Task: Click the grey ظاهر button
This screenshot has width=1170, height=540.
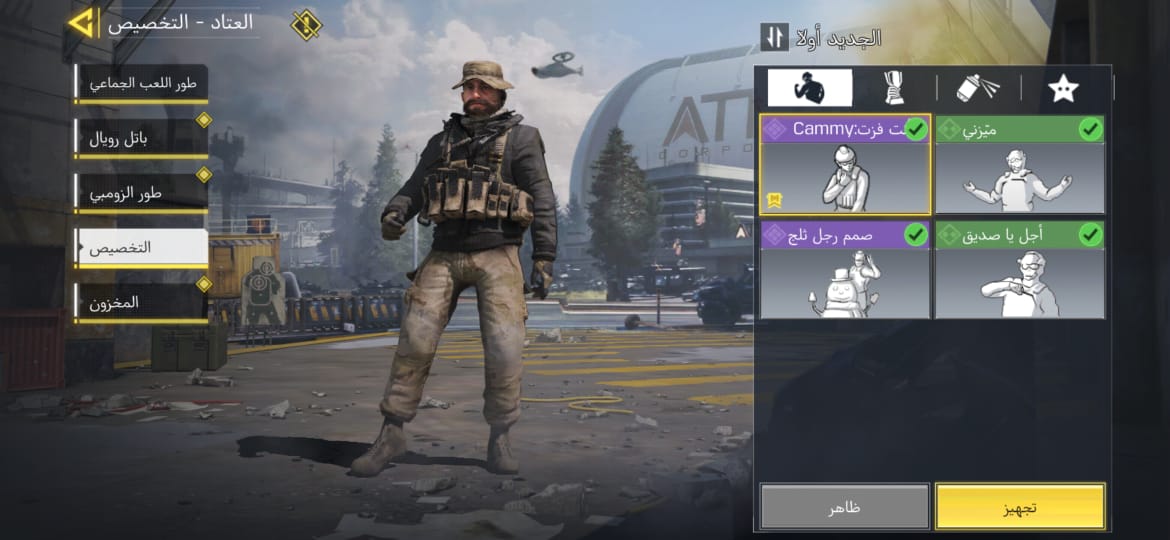Action: (x=845, y=507)
